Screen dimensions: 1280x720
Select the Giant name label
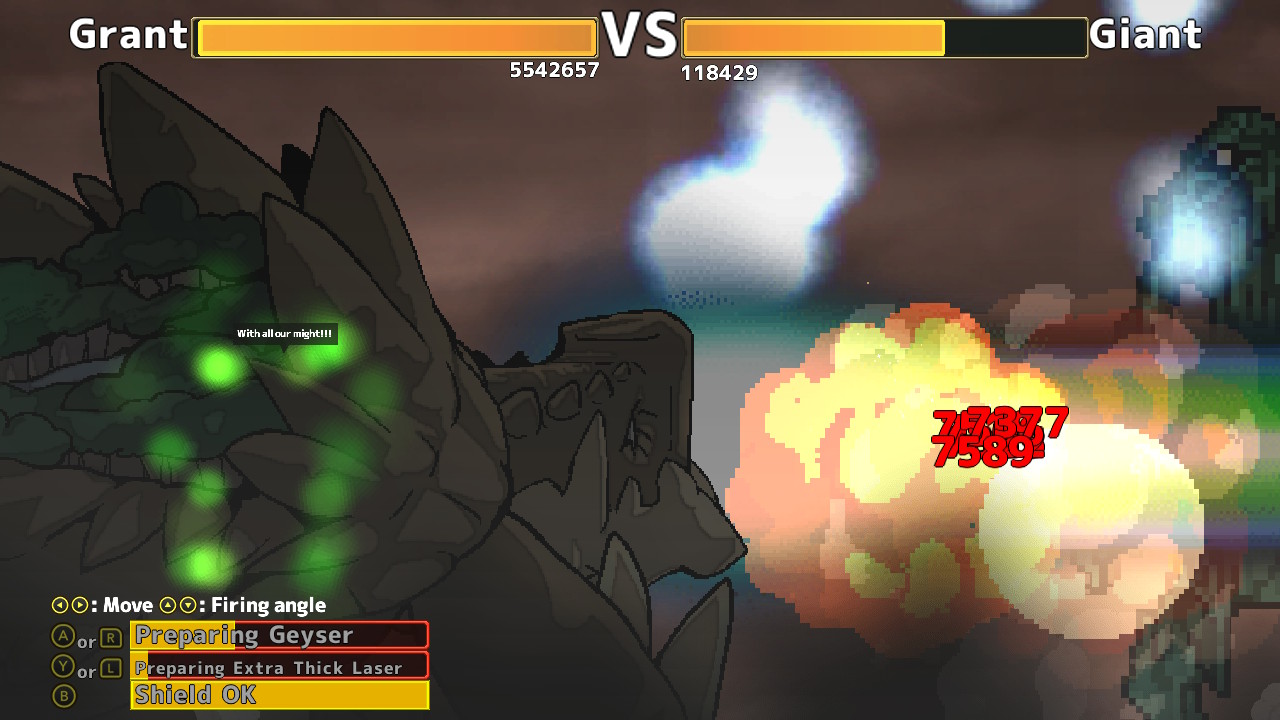point(1148,34)
